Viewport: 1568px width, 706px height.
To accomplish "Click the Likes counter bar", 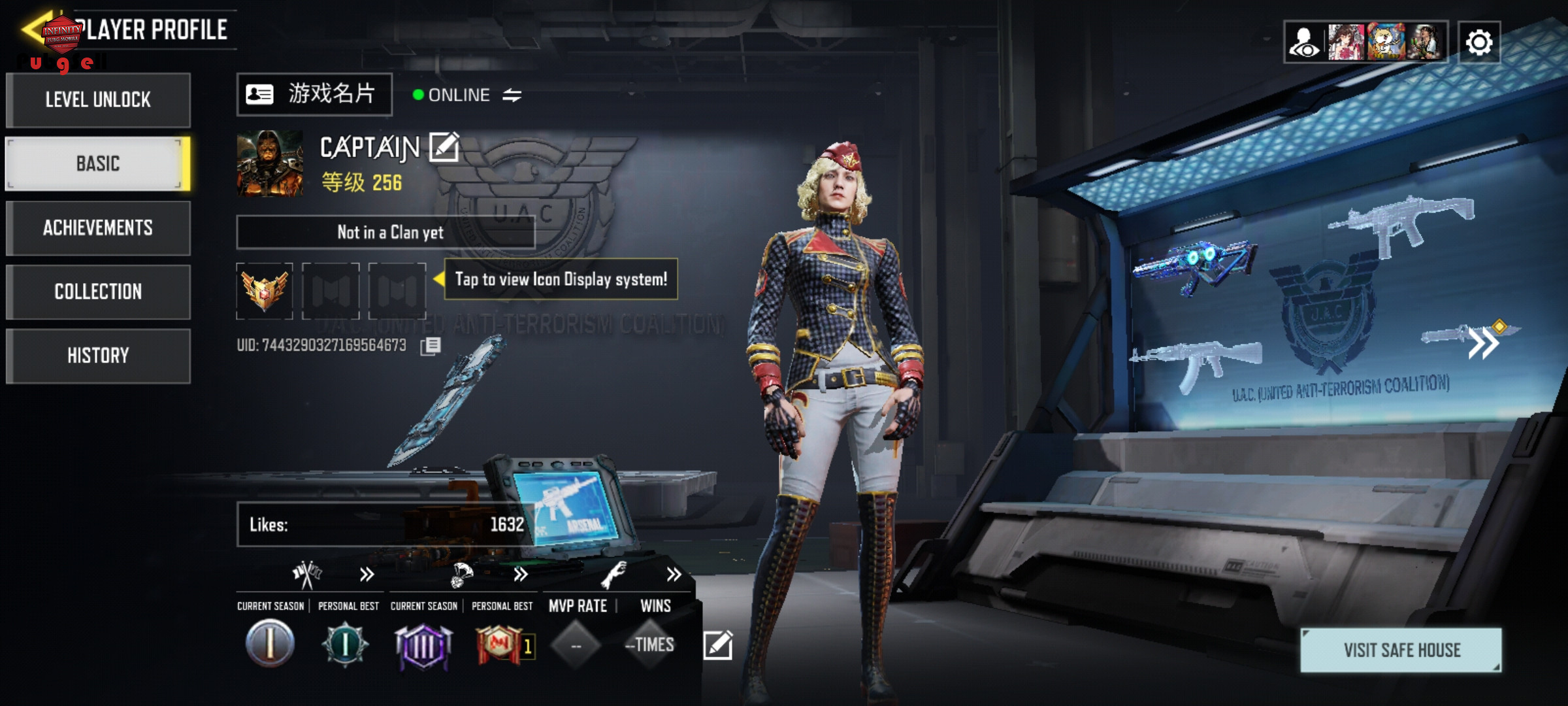I will (x=385, y=524).
